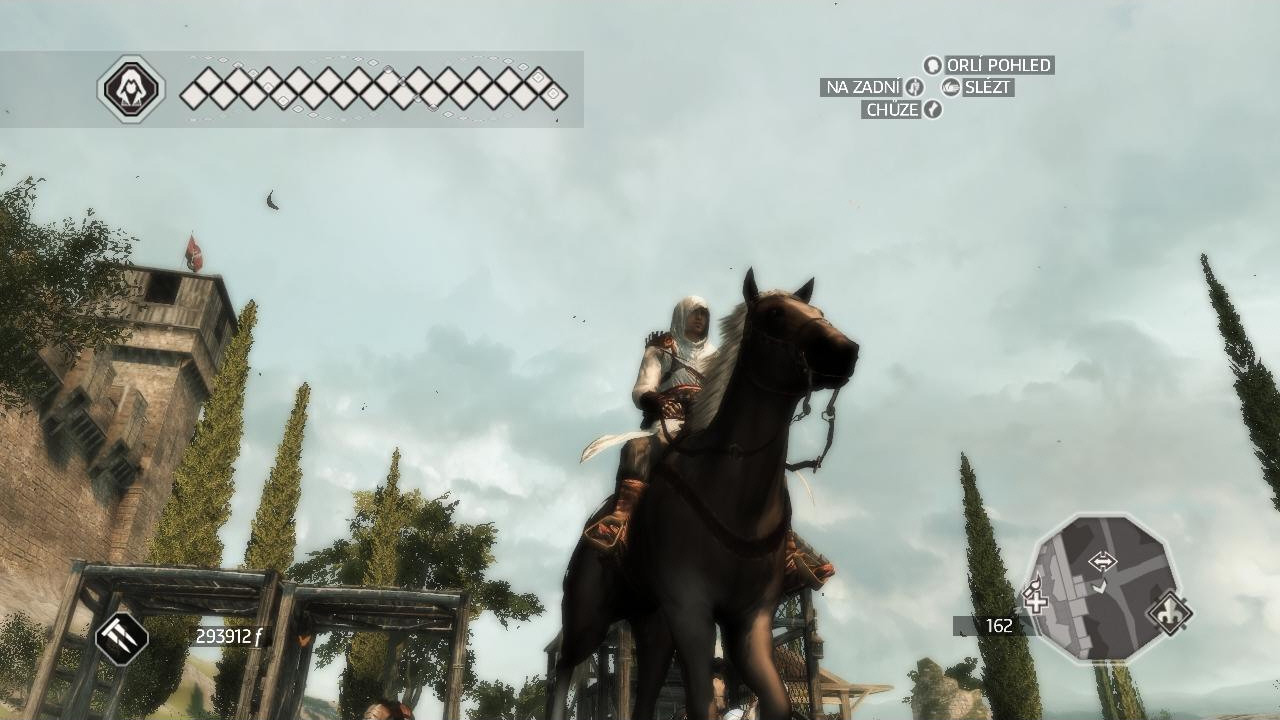Click the head icon for Orlí pohled
The image size is (1280, 720).
pyautogui.click(x=932, y=66)
